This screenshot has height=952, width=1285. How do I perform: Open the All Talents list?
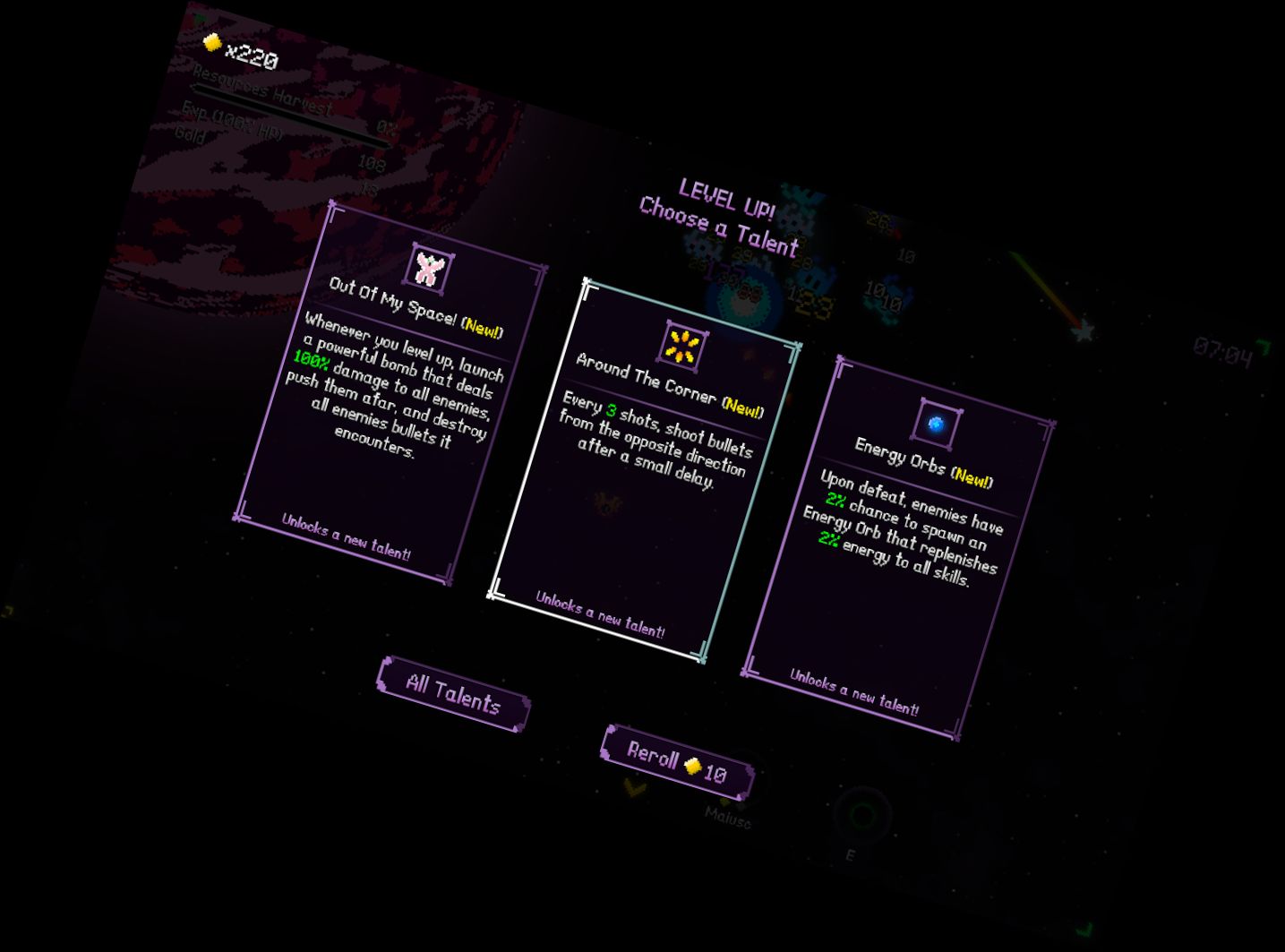[x=453, y=693]
